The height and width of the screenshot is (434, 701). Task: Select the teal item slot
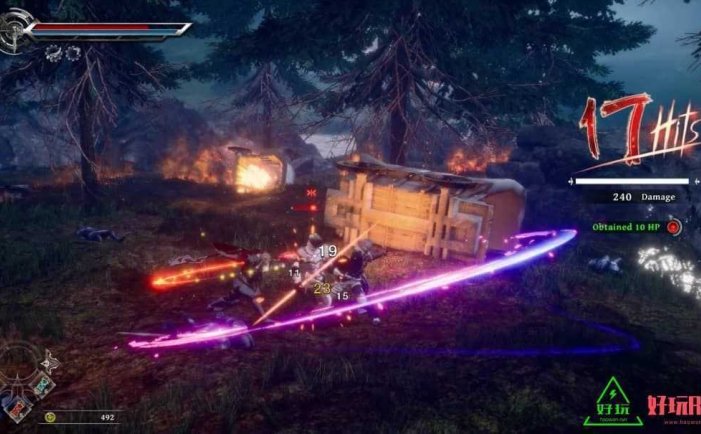tap(42, 385)
